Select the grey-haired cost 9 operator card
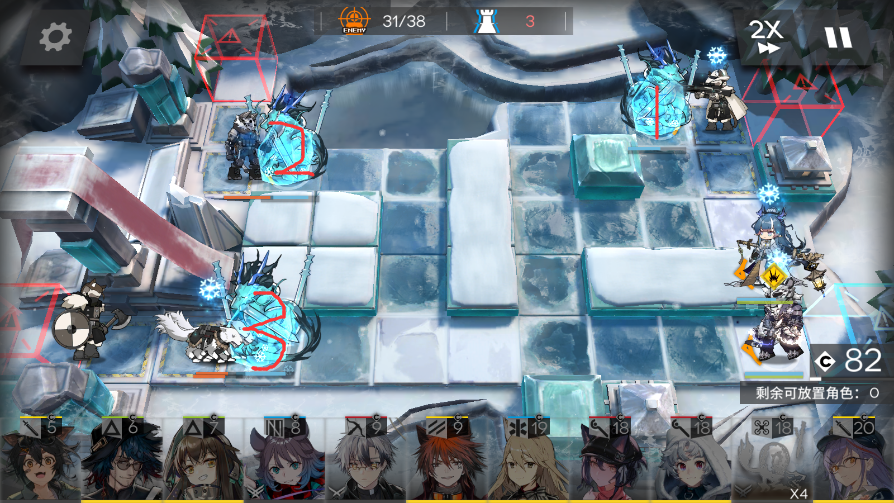 (x=365, y=460)
